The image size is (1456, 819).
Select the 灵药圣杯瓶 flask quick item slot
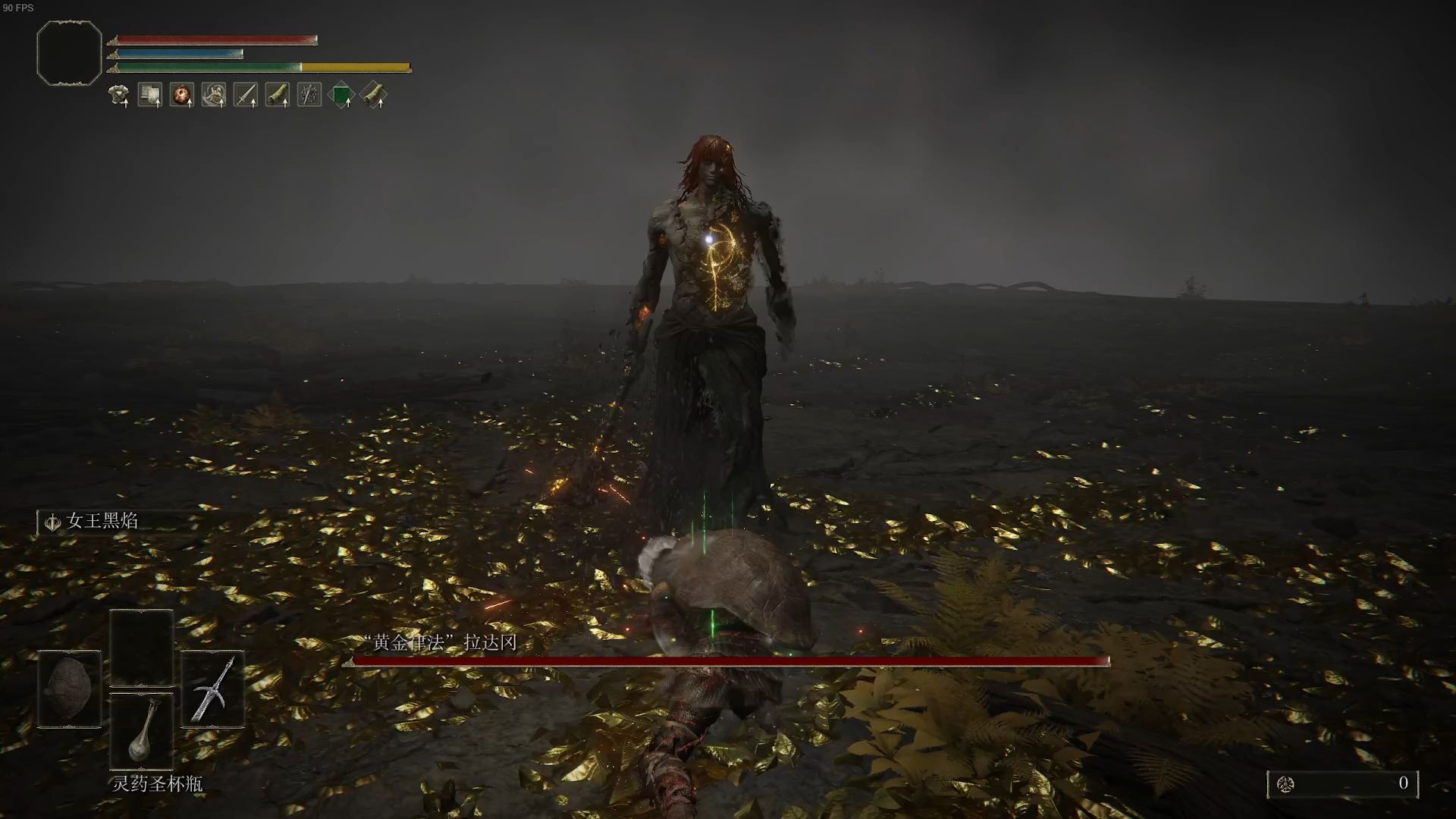tap(142, 730)
